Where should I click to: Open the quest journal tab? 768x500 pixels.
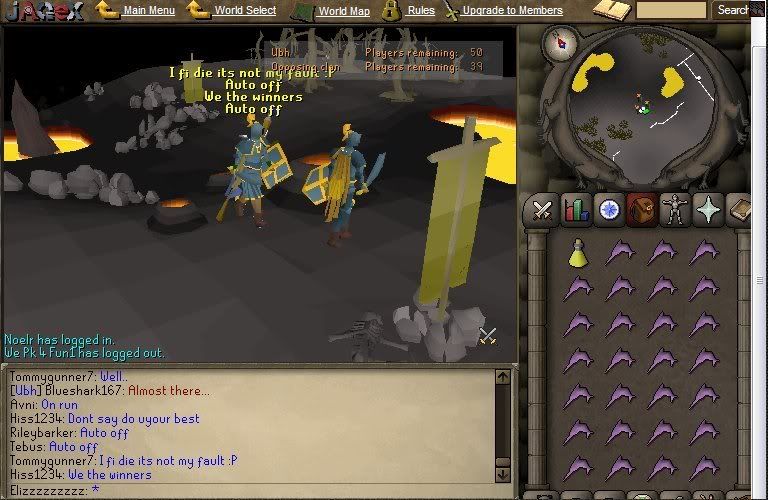[608, 211]
